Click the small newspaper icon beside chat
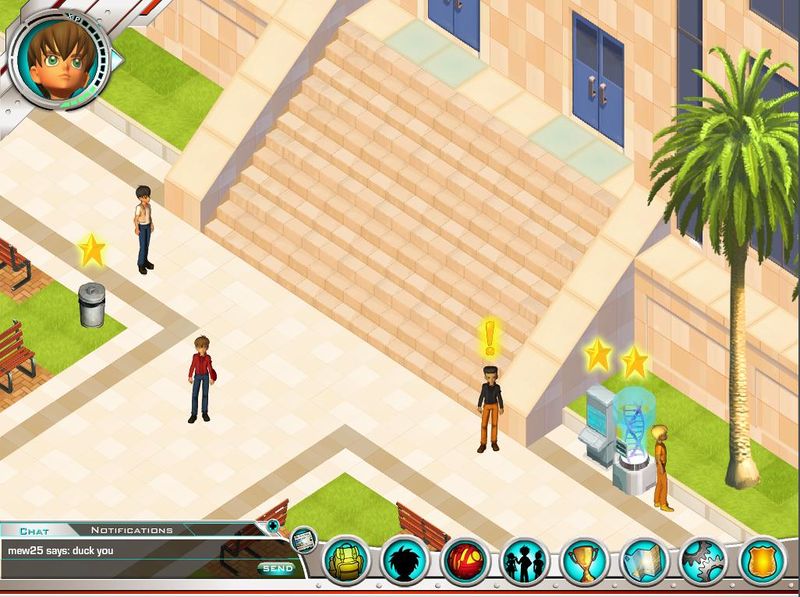This screenshot has height=597, width=800. 304,540
